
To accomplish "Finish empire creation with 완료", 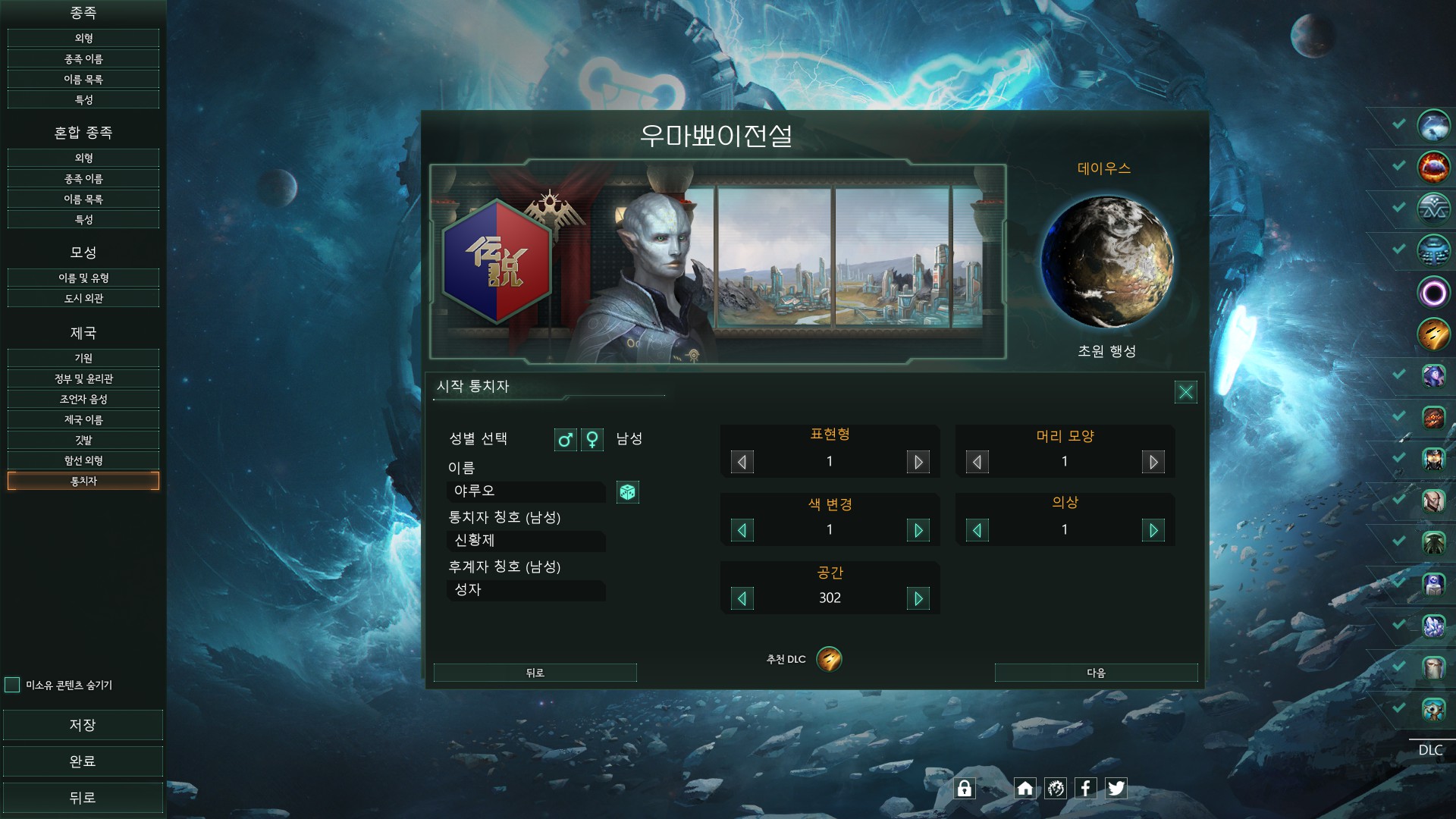I will pyautogui.click(x=83, y=761).
